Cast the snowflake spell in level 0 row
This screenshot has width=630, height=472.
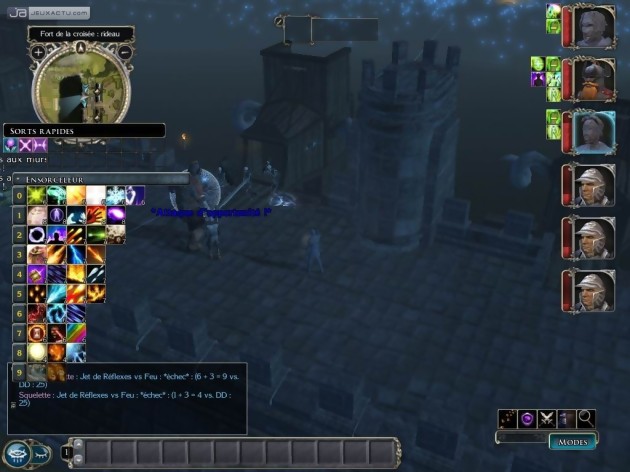(x=114, y=195)
